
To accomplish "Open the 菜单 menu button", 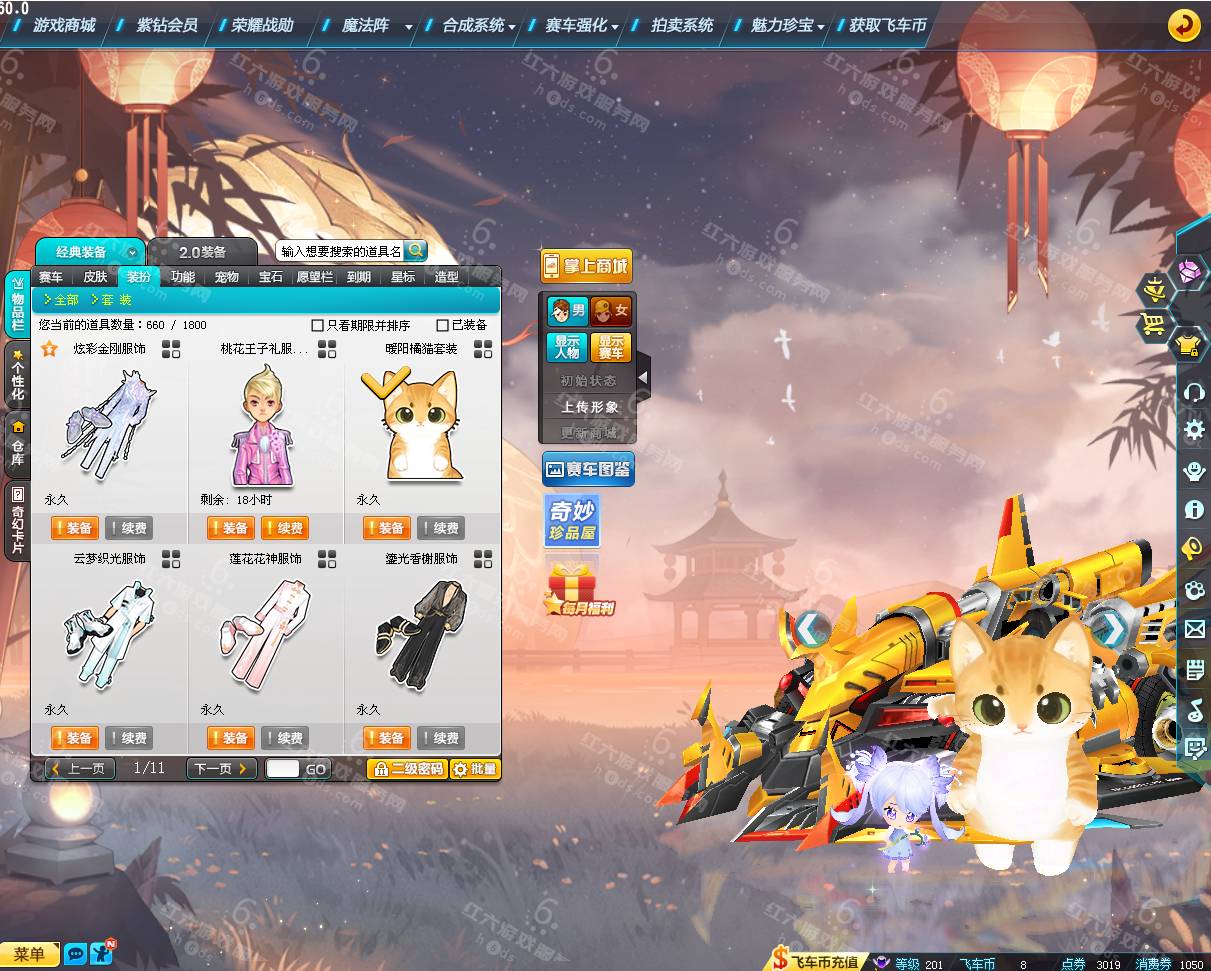I will (x=30, y=954).
